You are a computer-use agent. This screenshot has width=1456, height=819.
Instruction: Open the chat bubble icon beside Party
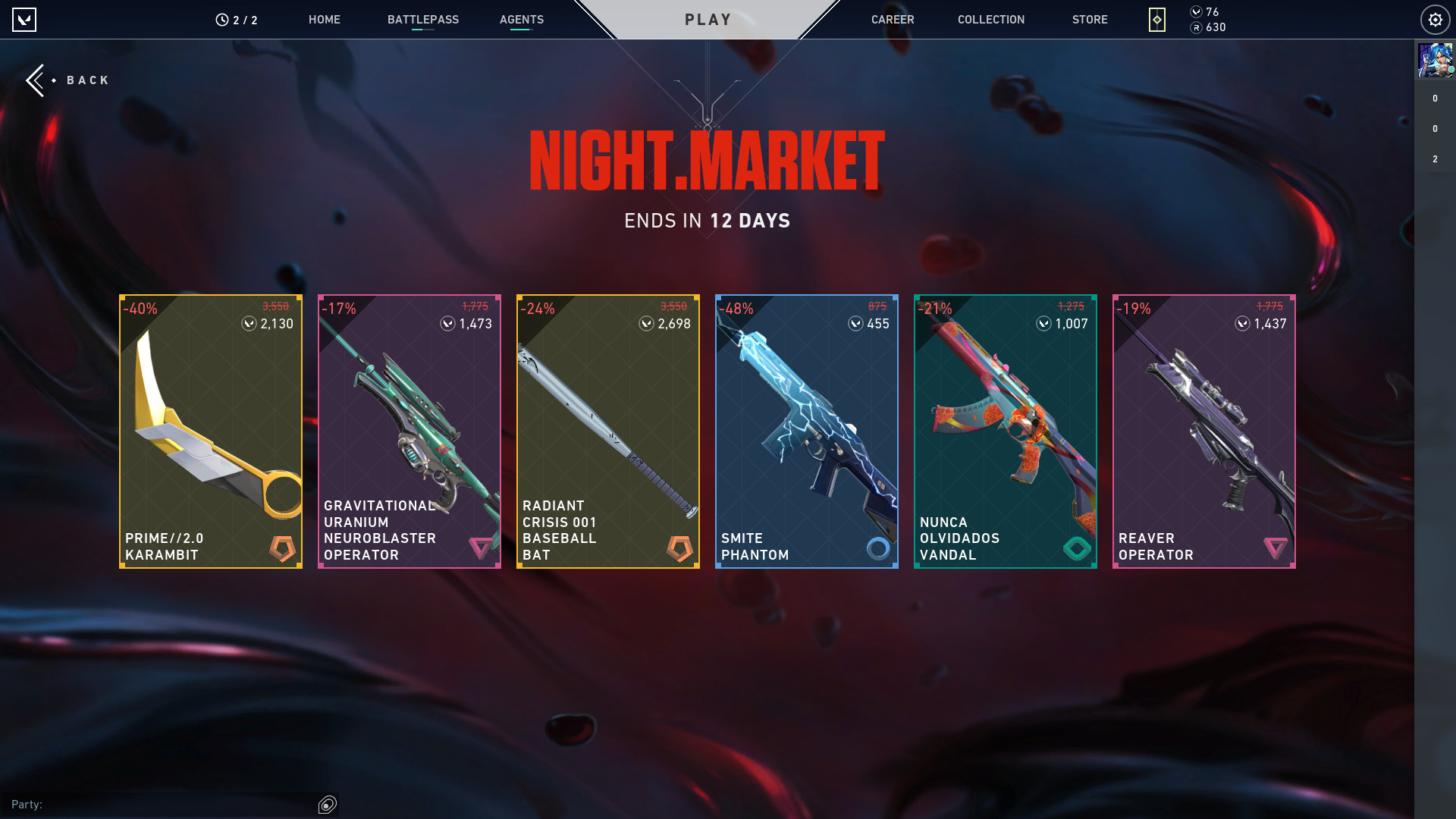[328, 805]
